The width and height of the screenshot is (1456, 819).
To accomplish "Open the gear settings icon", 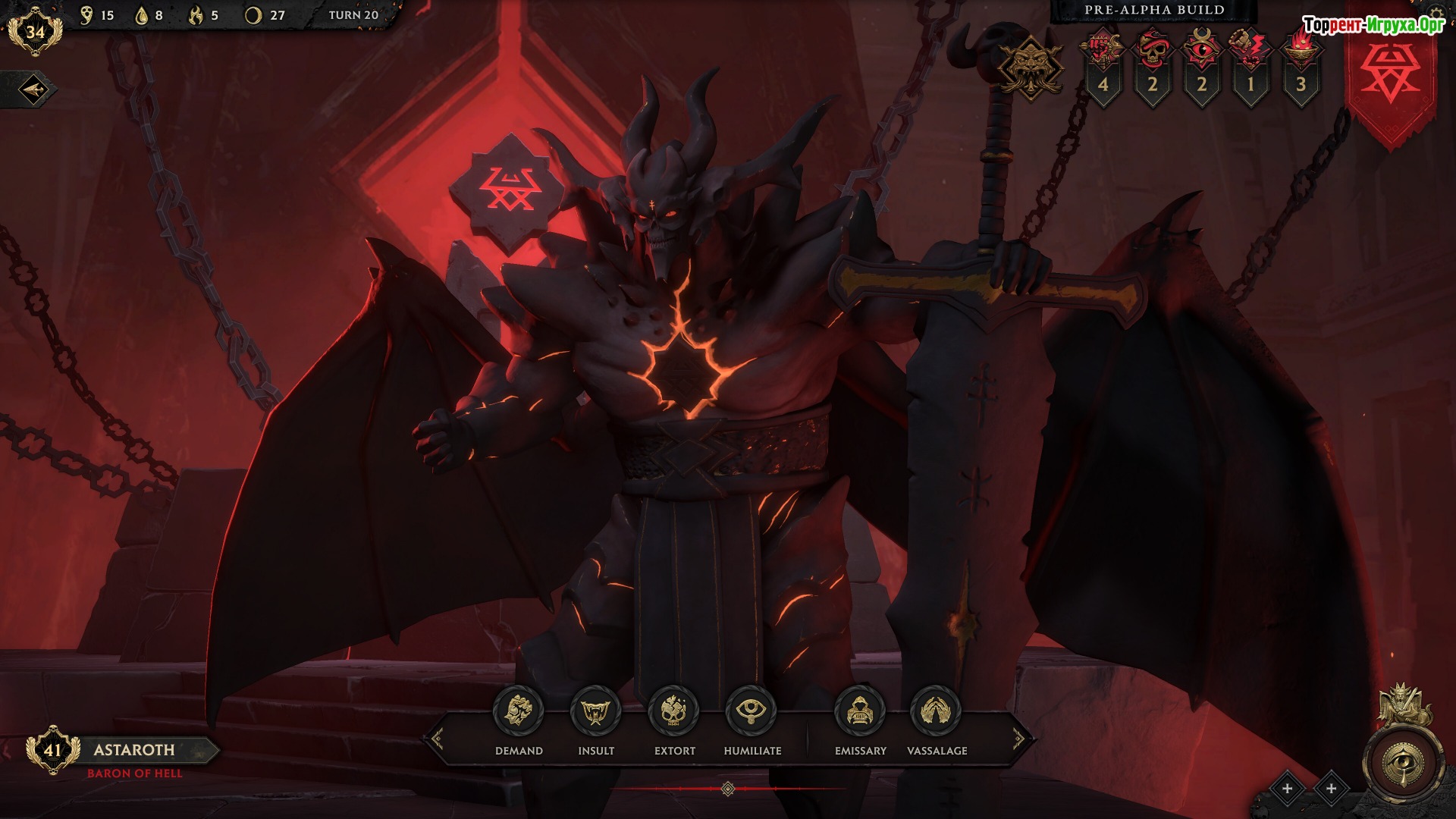I will point(1436,14).
